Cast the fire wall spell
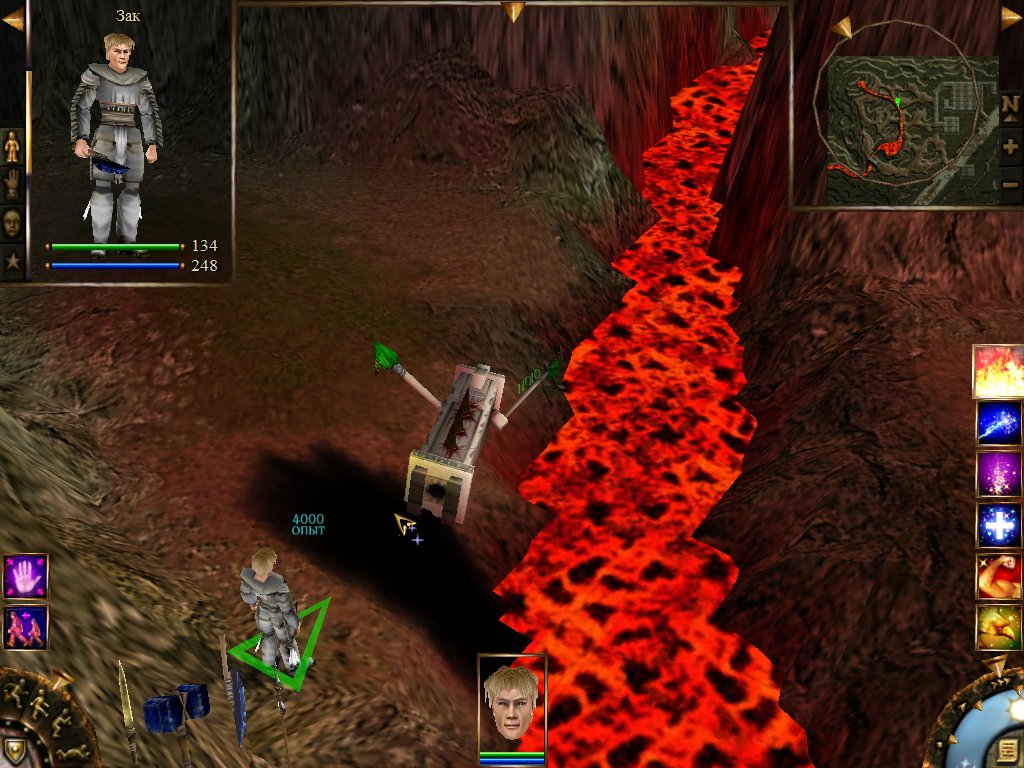 [998, 371]
